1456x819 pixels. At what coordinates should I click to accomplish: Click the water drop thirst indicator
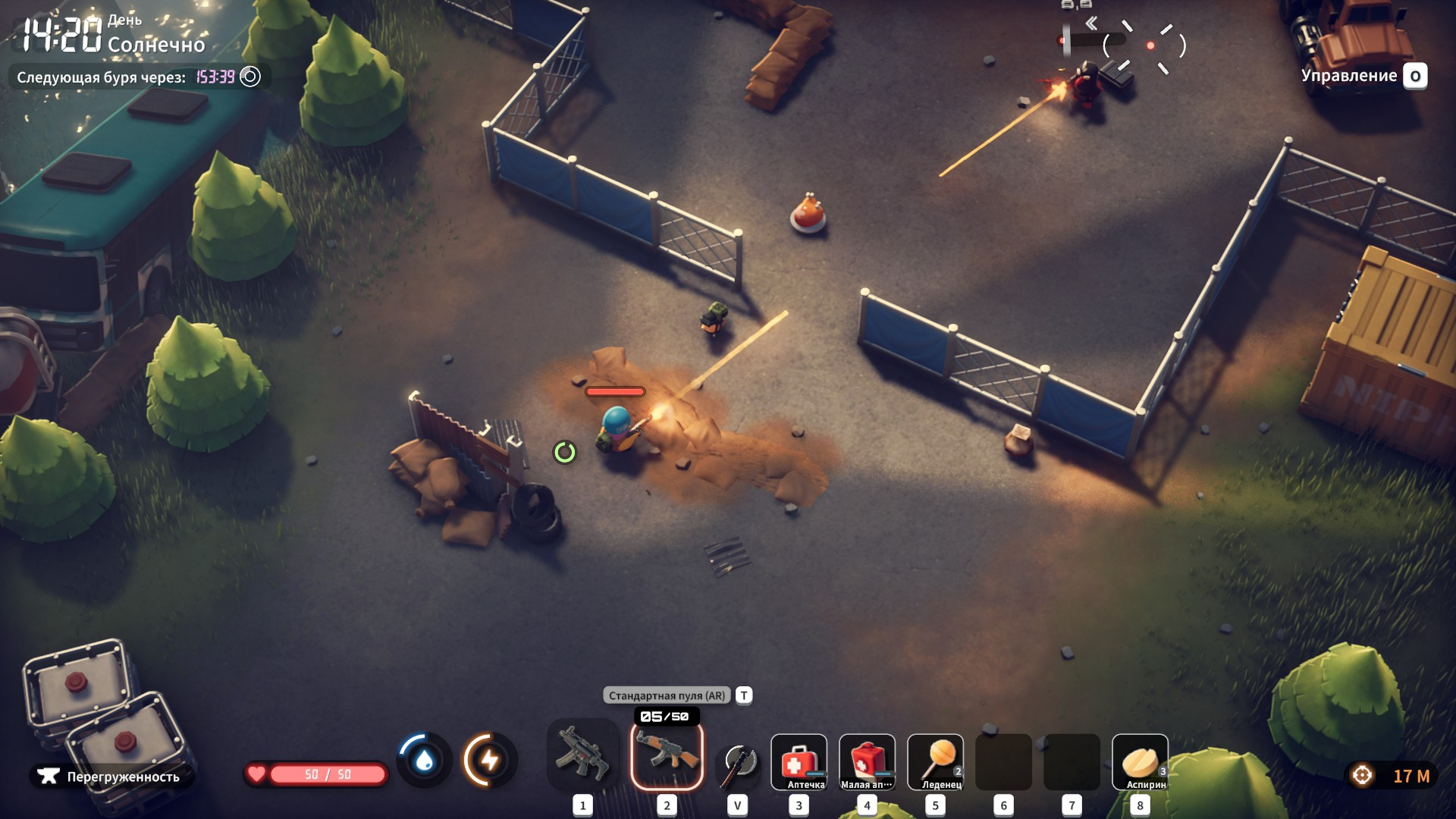pyautogui.click(x=424, y=760)
